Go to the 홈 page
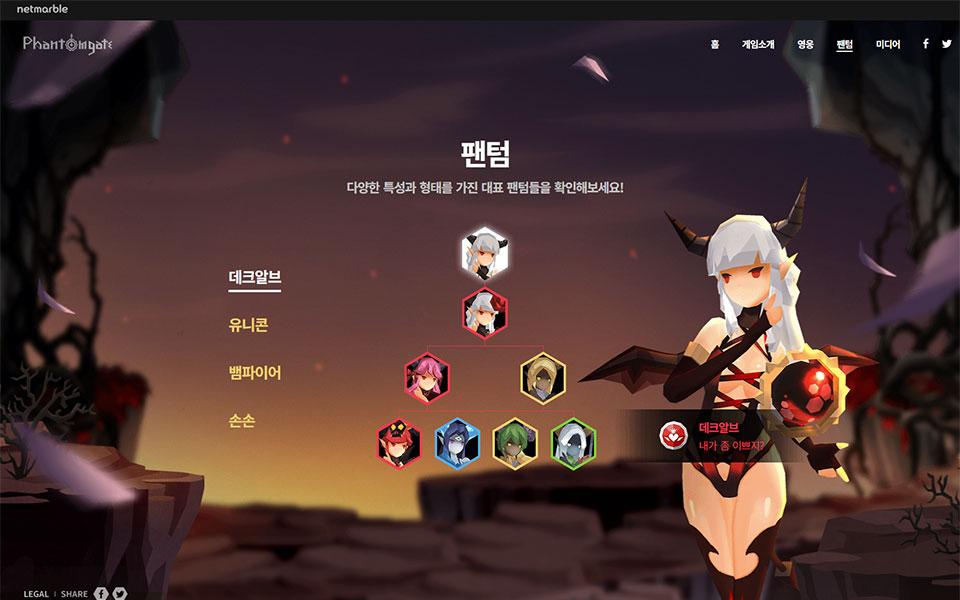960x600 pixels. coord(715,44)
